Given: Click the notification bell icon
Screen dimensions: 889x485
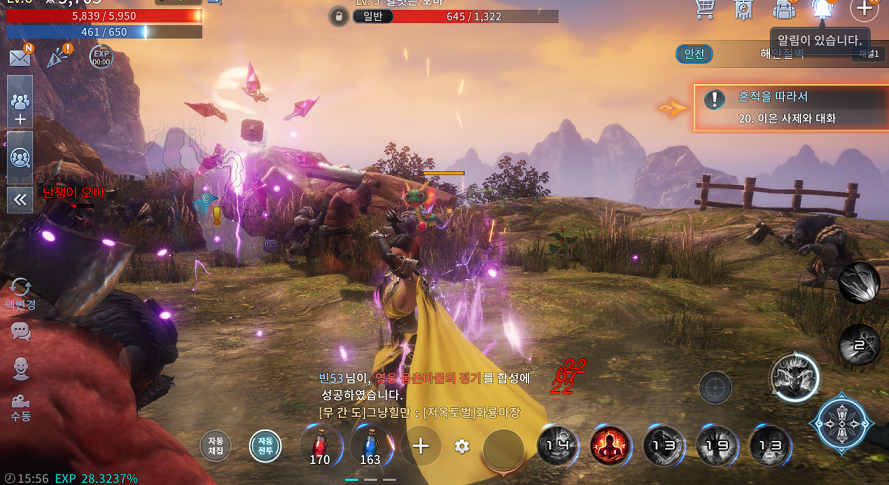Looking at the screenshot, I should coord(823,9).
